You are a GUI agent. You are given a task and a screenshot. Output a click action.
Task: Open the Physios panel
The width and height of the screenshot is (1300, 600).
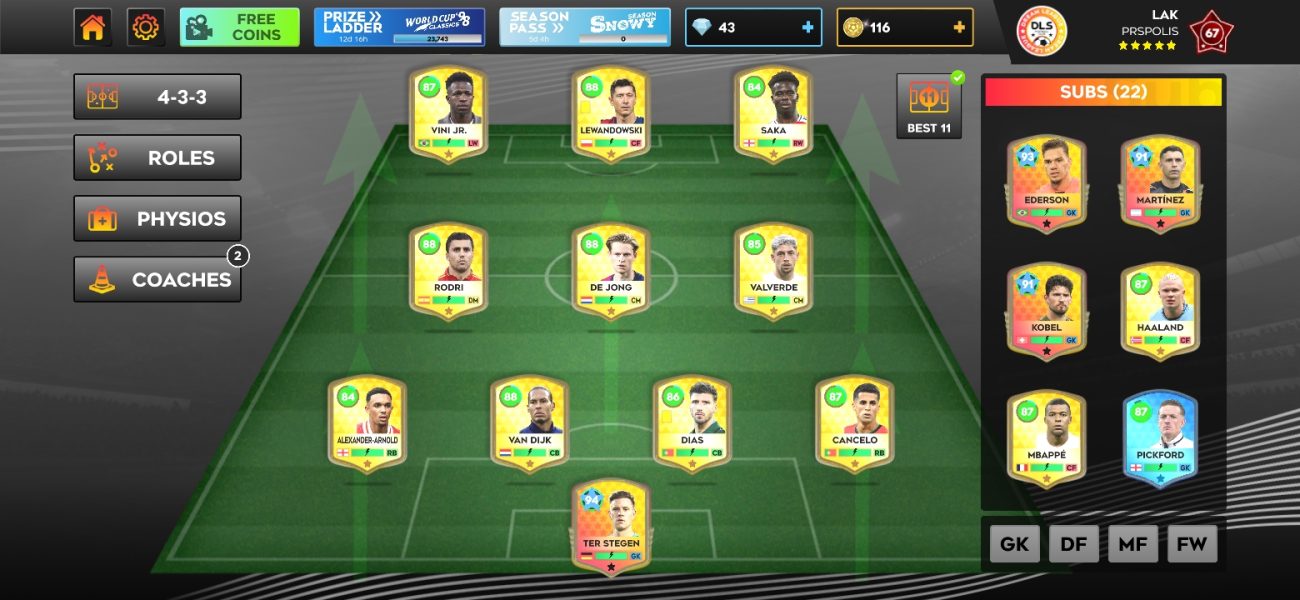coord(157,219)
